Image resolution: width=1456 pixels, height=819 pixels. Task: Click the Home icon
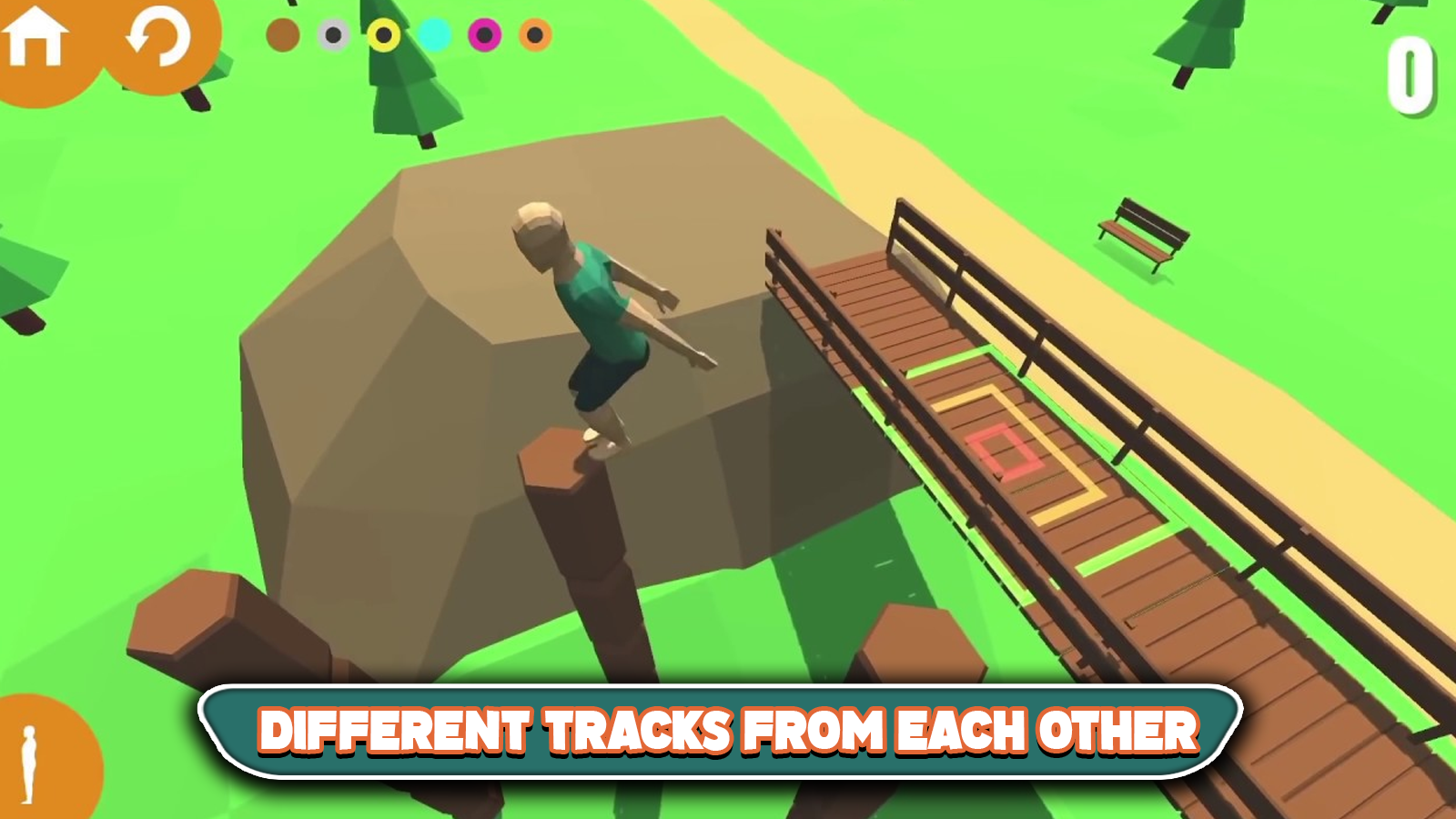(x=35, y=36)
